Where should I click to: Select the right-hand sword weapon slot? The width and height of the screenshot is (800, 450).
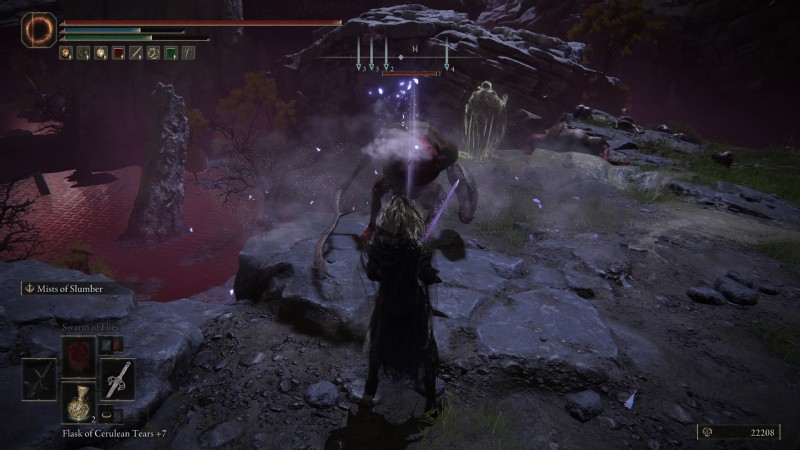[117, 379]
